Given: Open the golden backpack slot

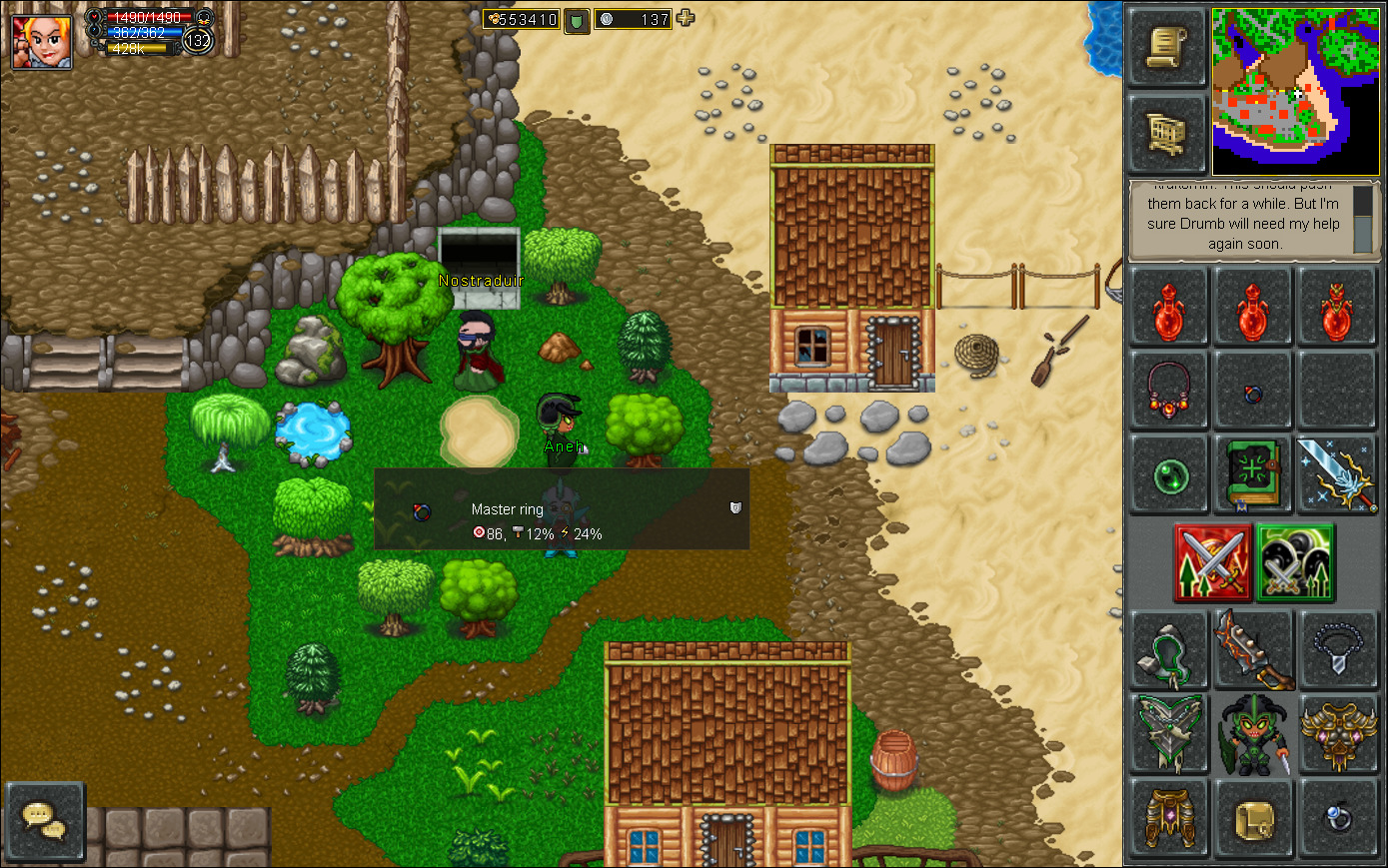Looking at the screenshot, I should coord(1253,821).
